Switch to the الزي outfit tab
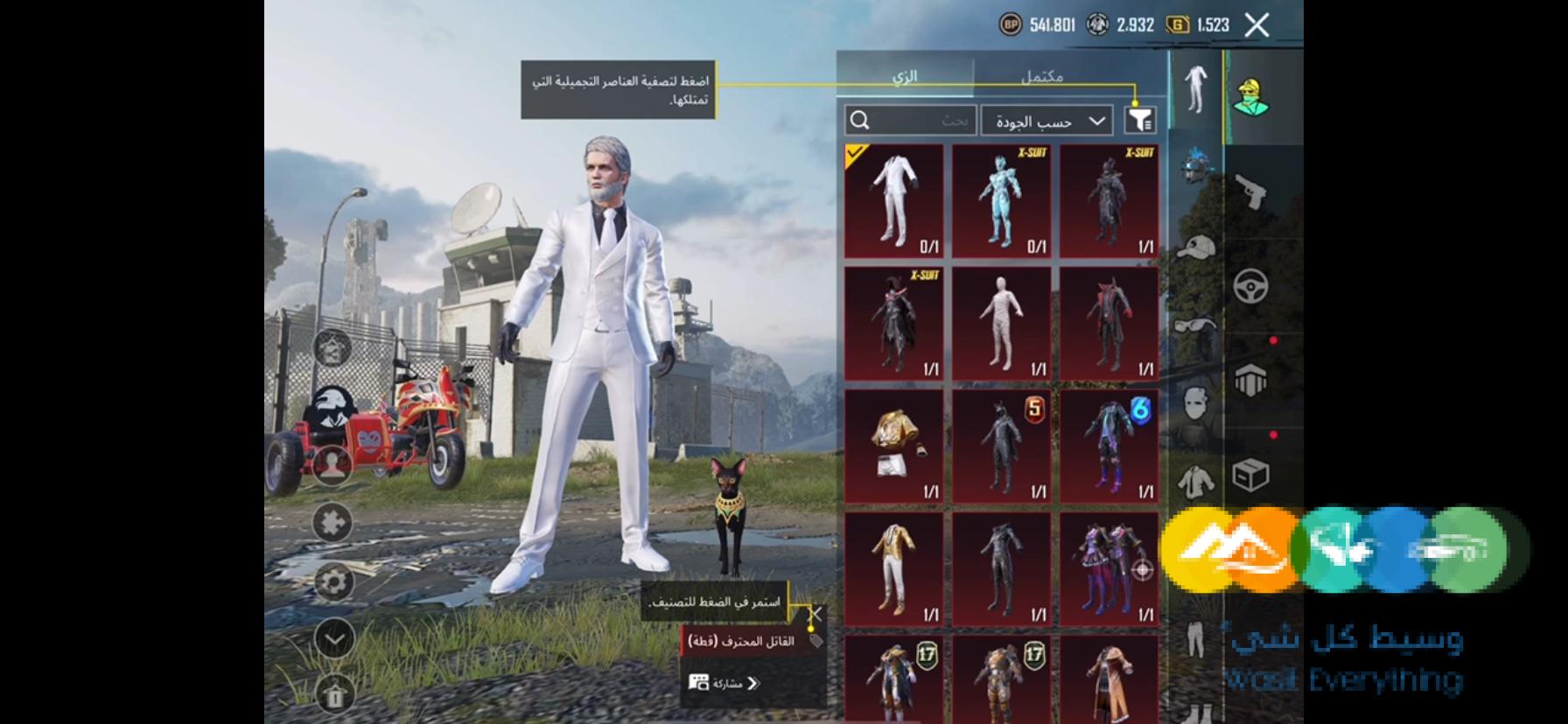1568x724 pixels. pos(906,76)
